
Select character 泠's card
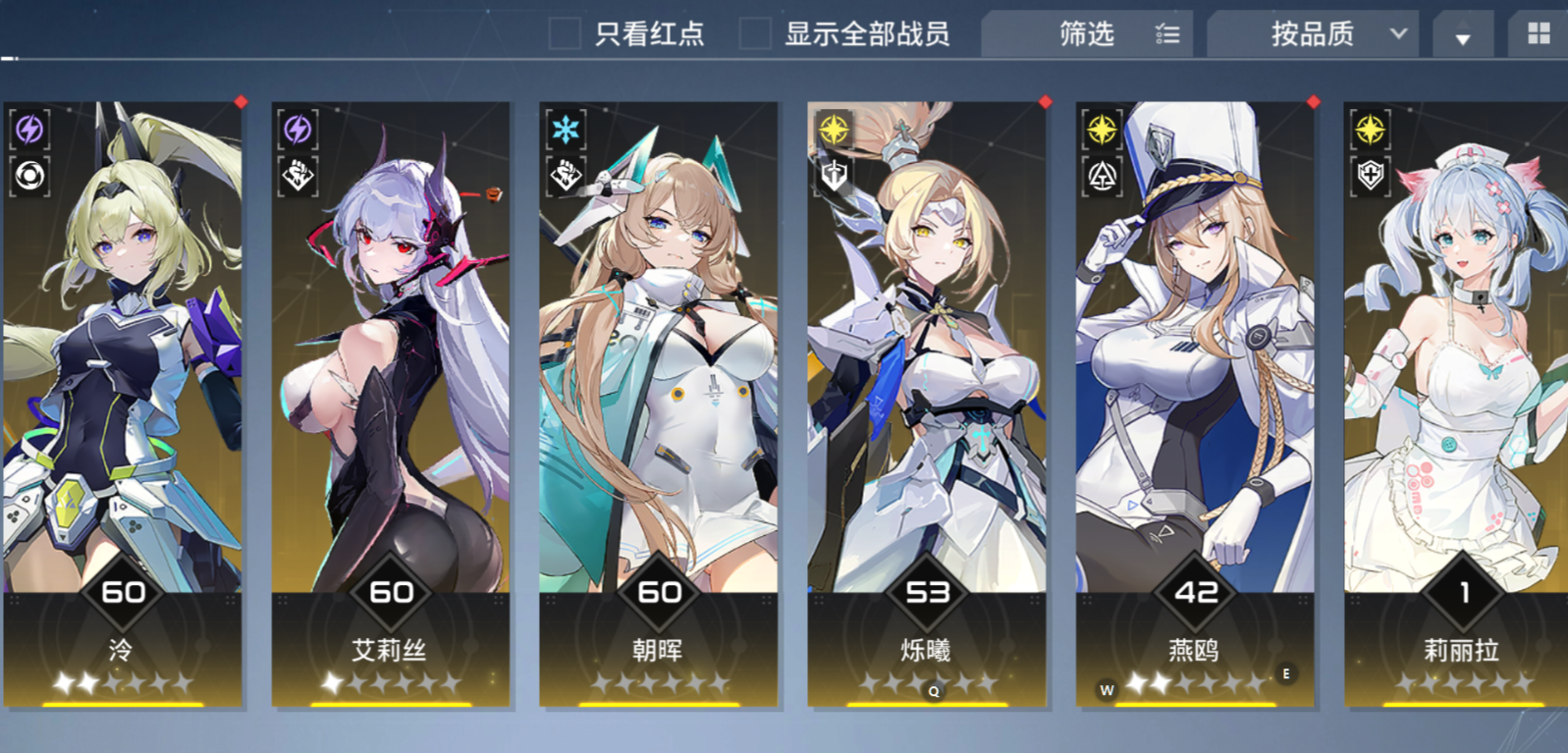pos(123,393)
